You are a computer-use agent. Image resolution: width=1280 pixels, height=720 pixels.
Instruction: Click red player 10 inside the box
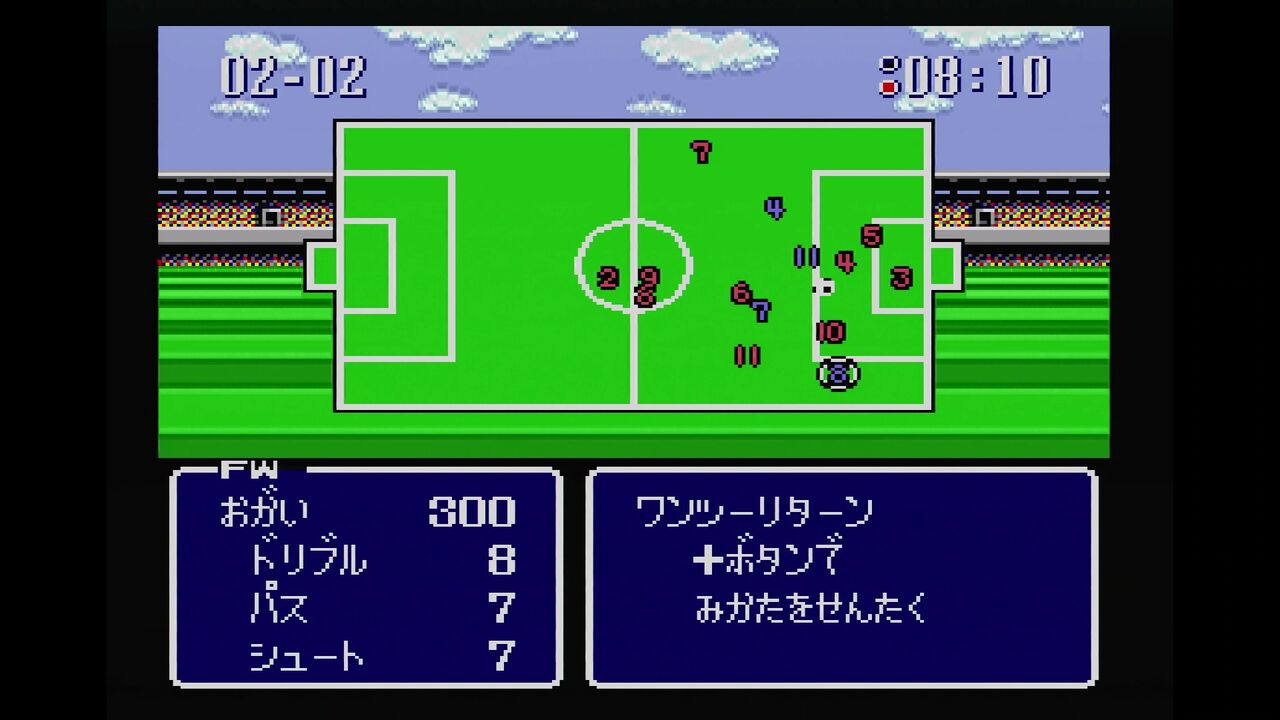[x=830, y=330]
